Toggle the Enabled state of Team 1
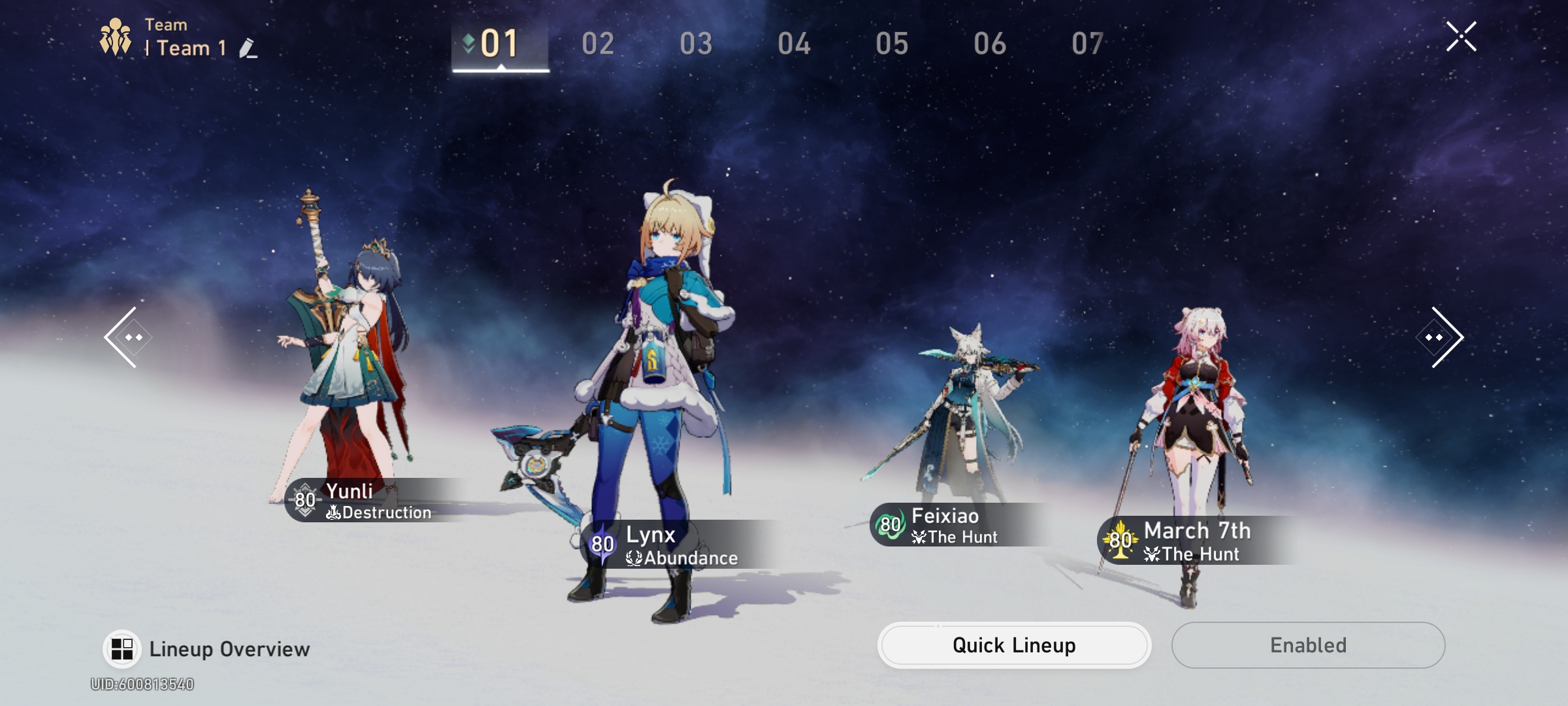The width and height of the screenshot is (1568, 706). 1308,645
